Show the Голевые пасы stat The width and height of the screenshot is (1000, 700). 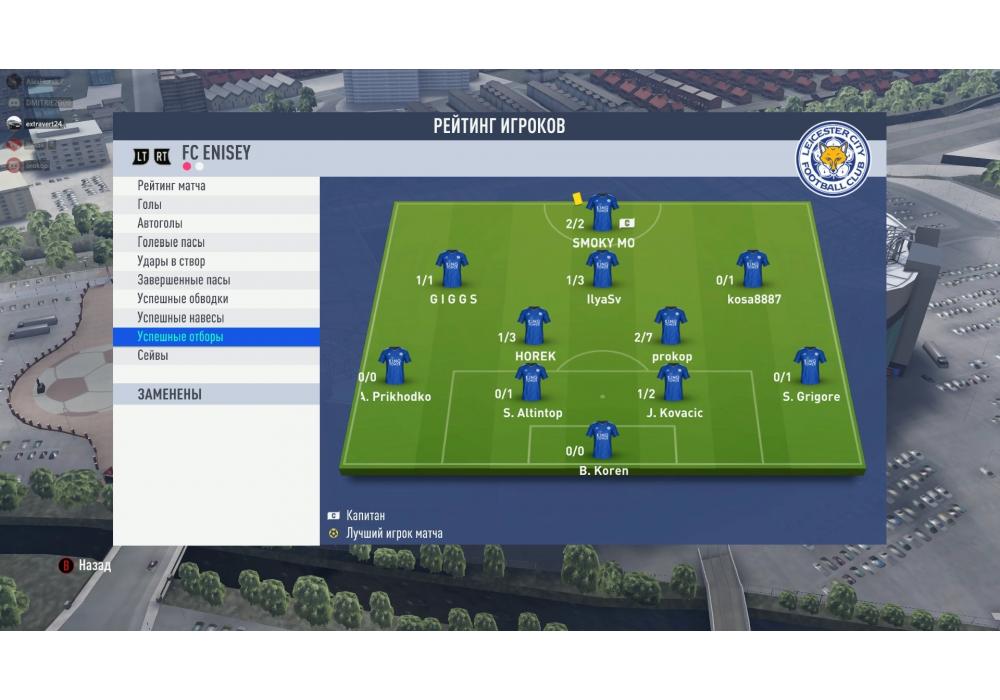[x=216, y=243]
